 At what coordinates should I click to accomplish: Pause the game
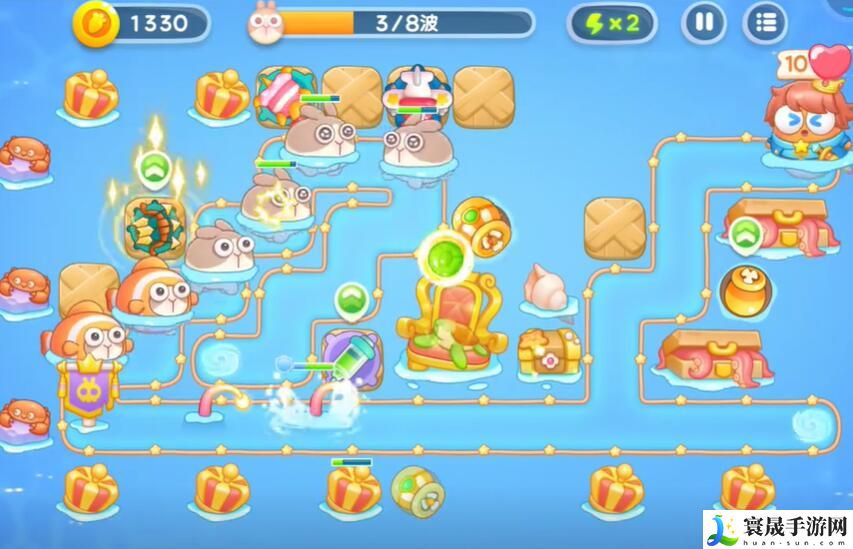[704, 23]
